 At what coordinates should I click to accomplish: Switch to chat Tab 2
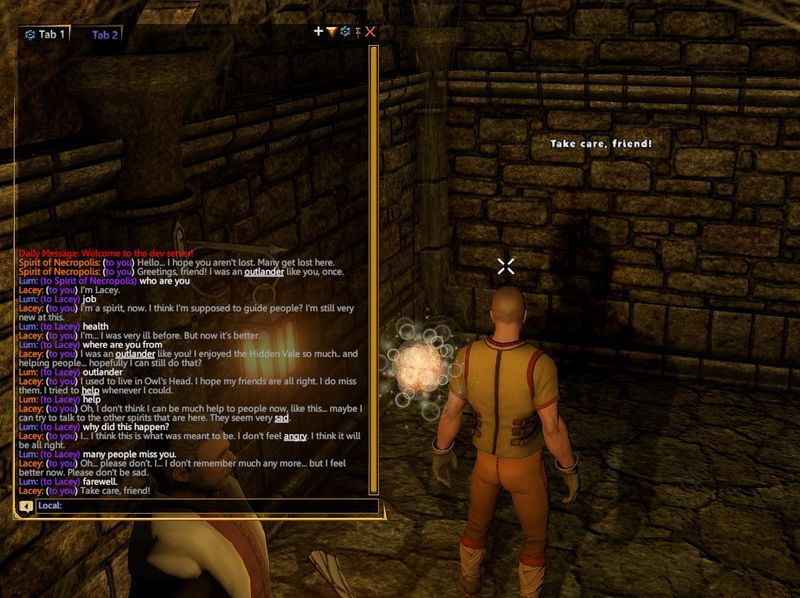coord(105,35)
